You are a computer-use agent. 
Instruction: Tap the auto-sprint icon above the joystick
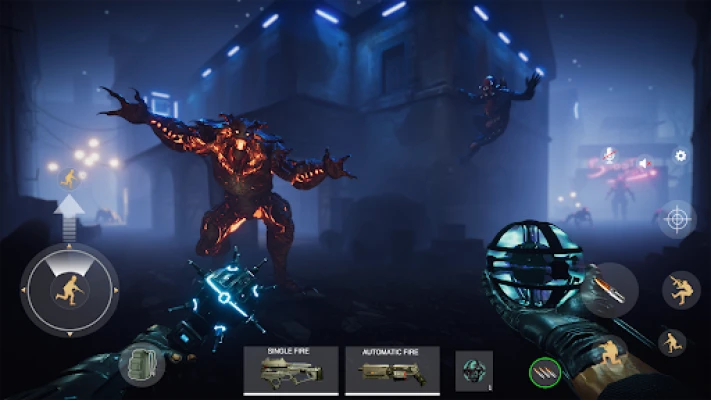69,180
